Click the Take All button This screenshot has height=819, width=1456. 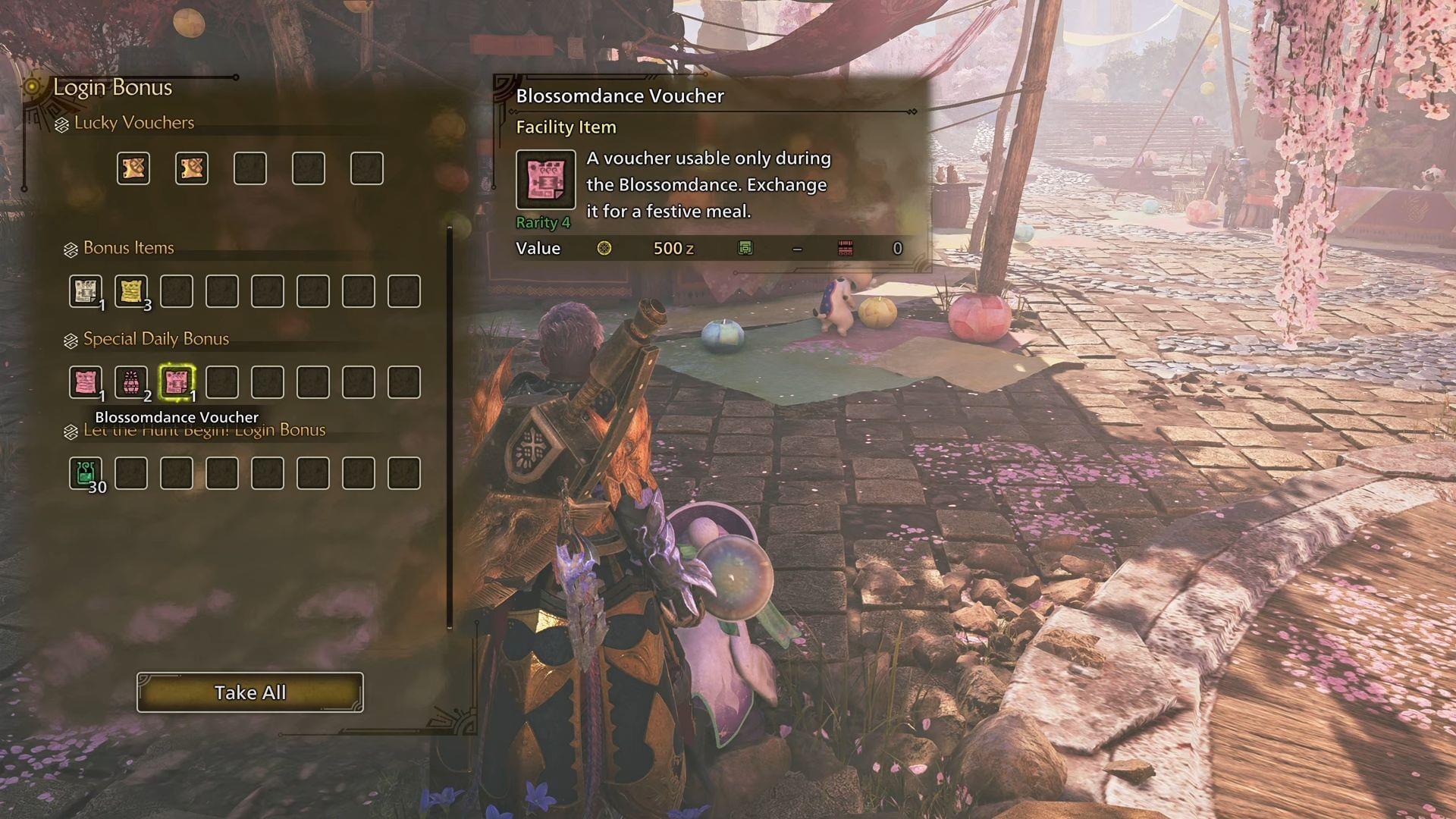(x=250, y=692)
